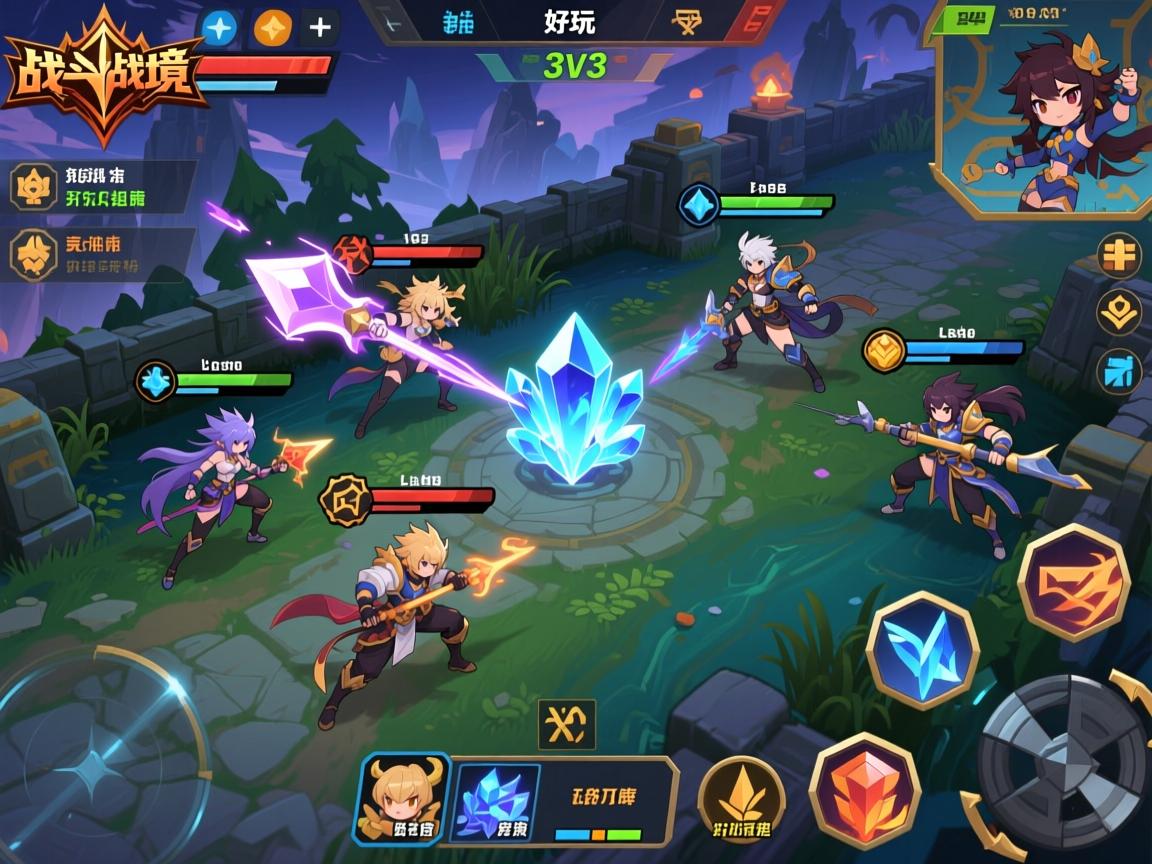The image size is (1152, 864).
Task: Click the gold crossed-swords icon above the bar
Action: click(x=566, y=724)
